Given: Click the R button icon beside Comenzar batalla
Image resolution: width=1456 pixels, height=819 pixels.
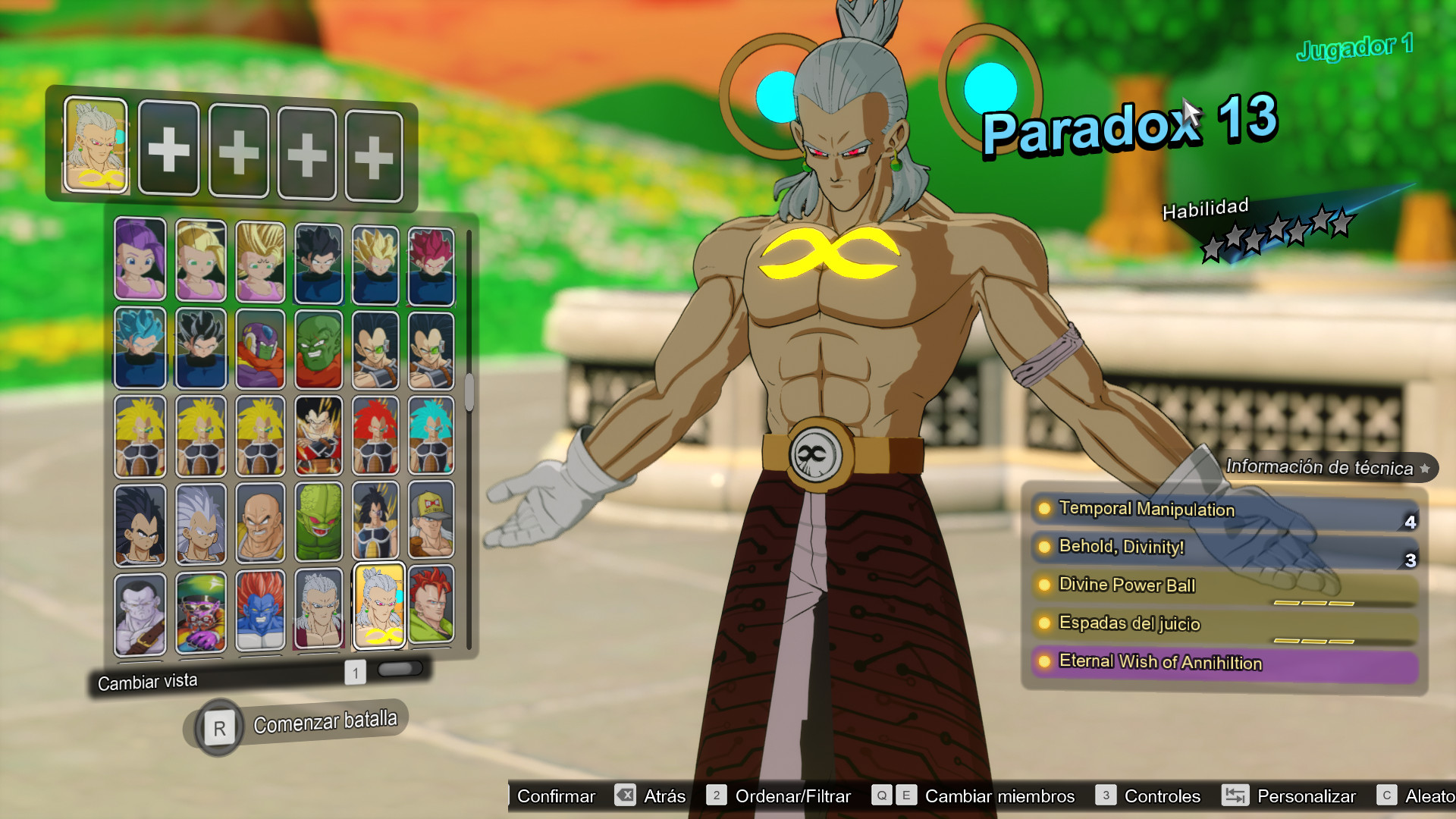Looking at the screenshot, I should 218,726.
